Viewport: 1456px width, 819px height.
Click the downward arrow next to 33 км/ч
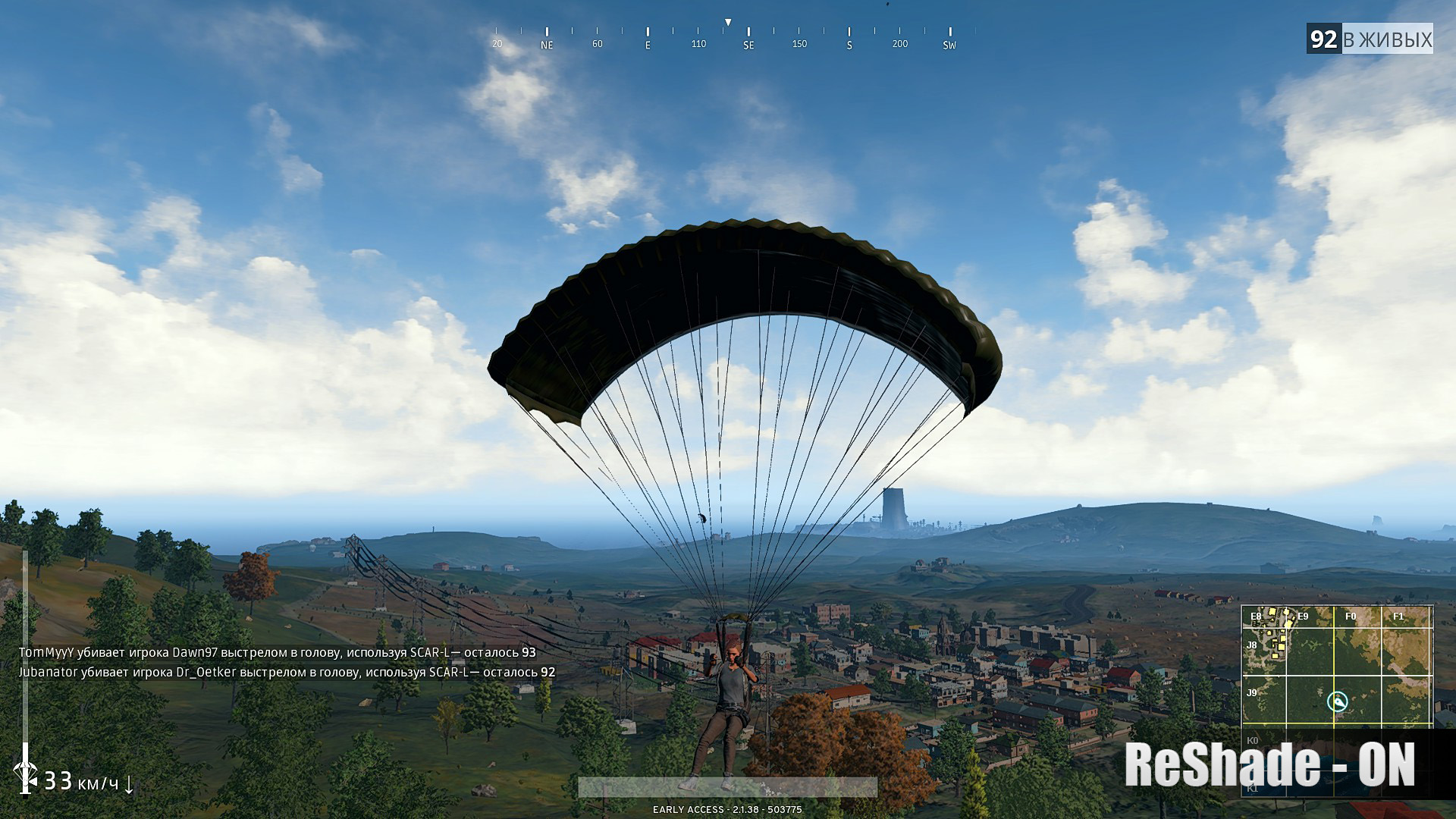129,786
